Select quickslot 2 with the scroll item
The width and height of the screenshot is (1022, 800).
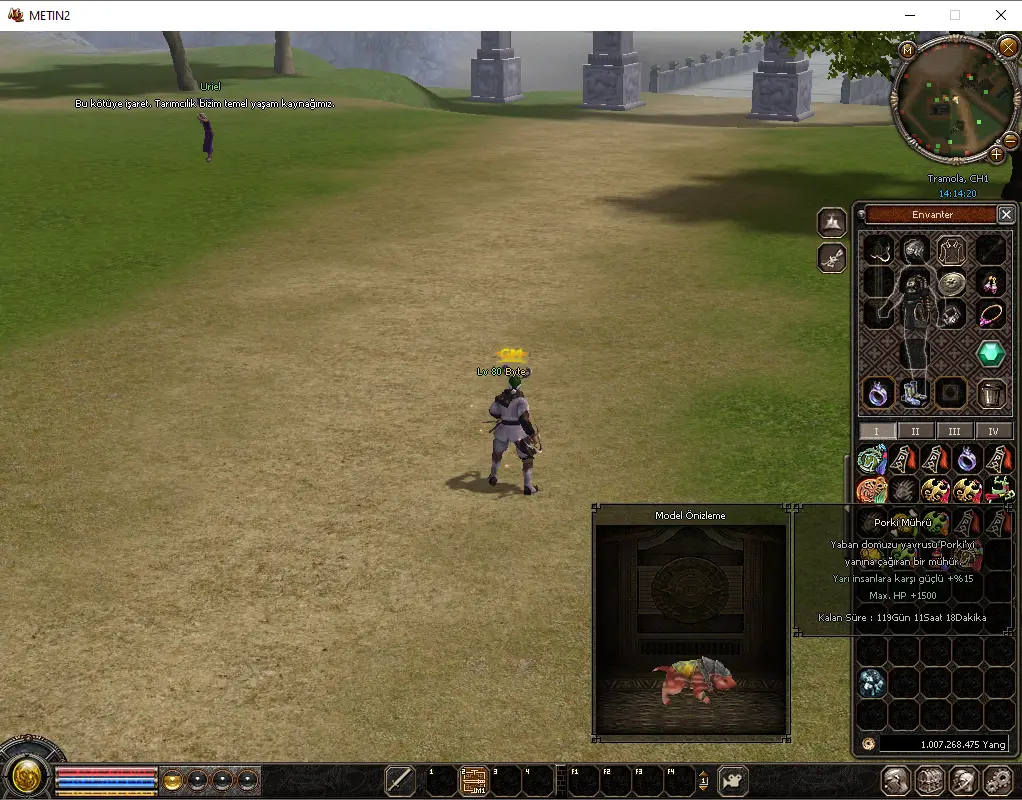(473, 780)
